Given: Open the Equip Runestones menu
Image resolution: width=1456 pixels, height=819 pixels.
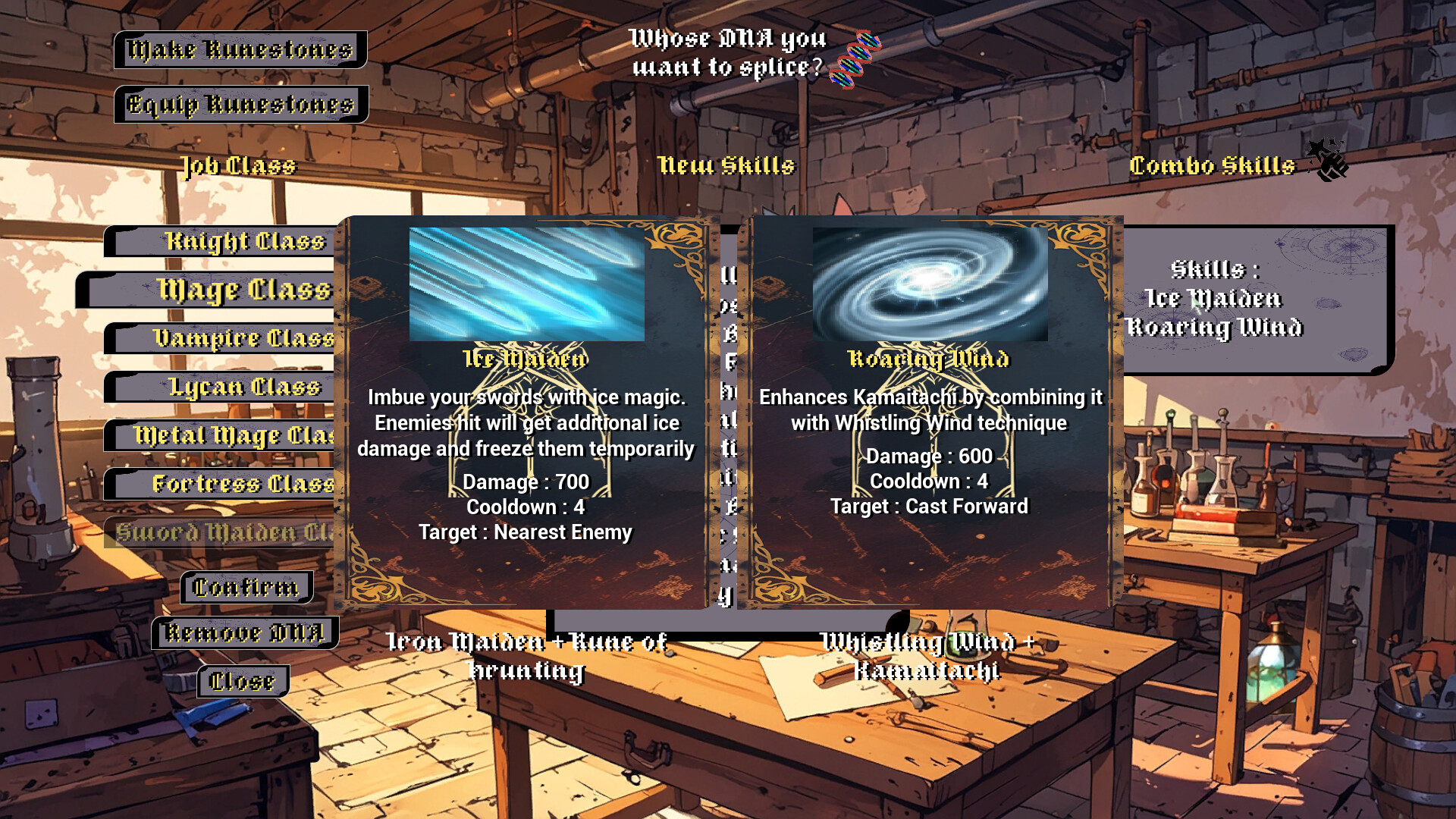Looking at the screenshot, I should 241,104.
